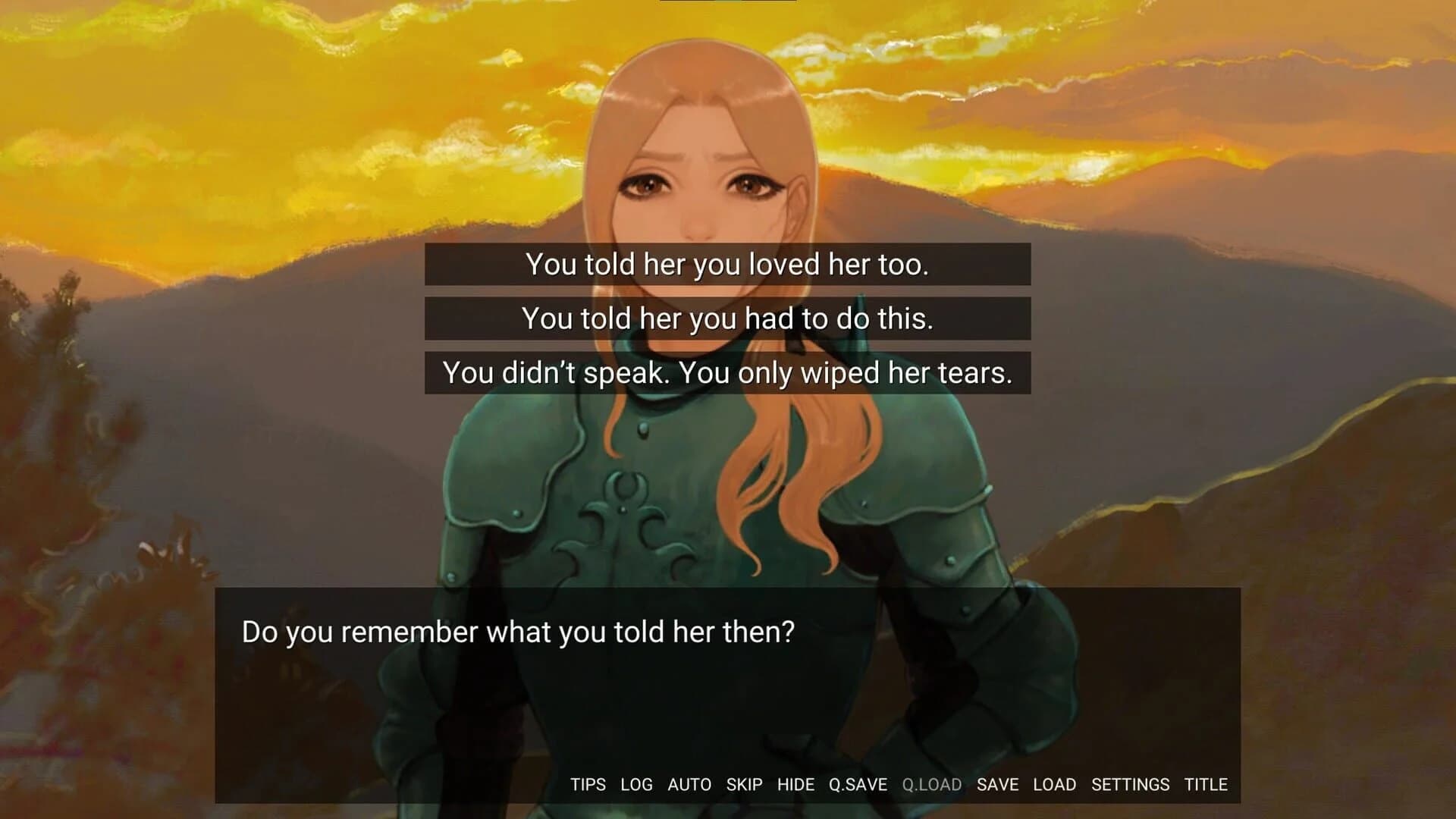The image size is (1456, 819).
Task: Open the SAVE screen
Action: [998, 785]
